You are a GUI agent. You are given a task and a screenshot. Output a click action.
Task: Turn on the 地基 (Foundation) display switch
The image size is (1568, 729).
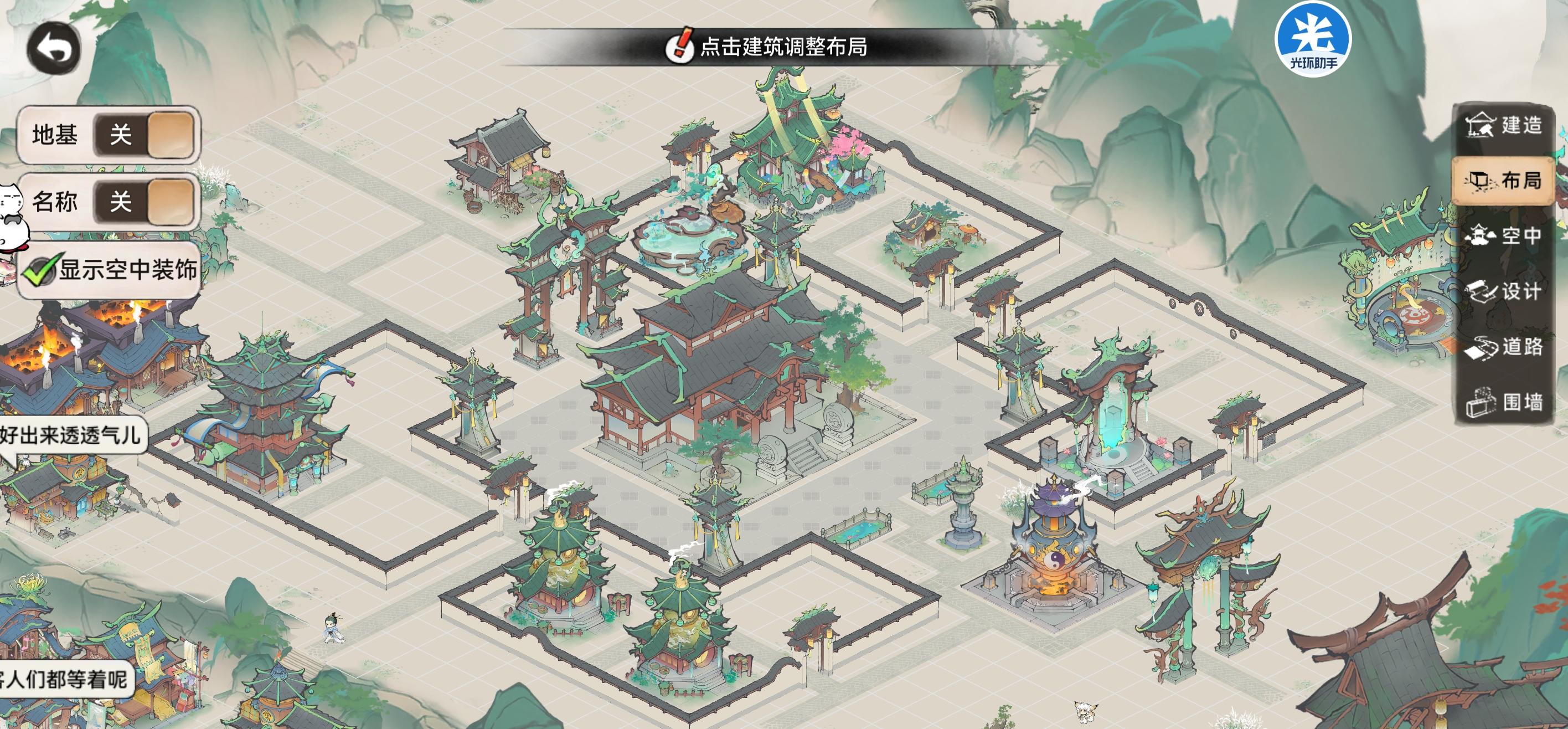145,135
